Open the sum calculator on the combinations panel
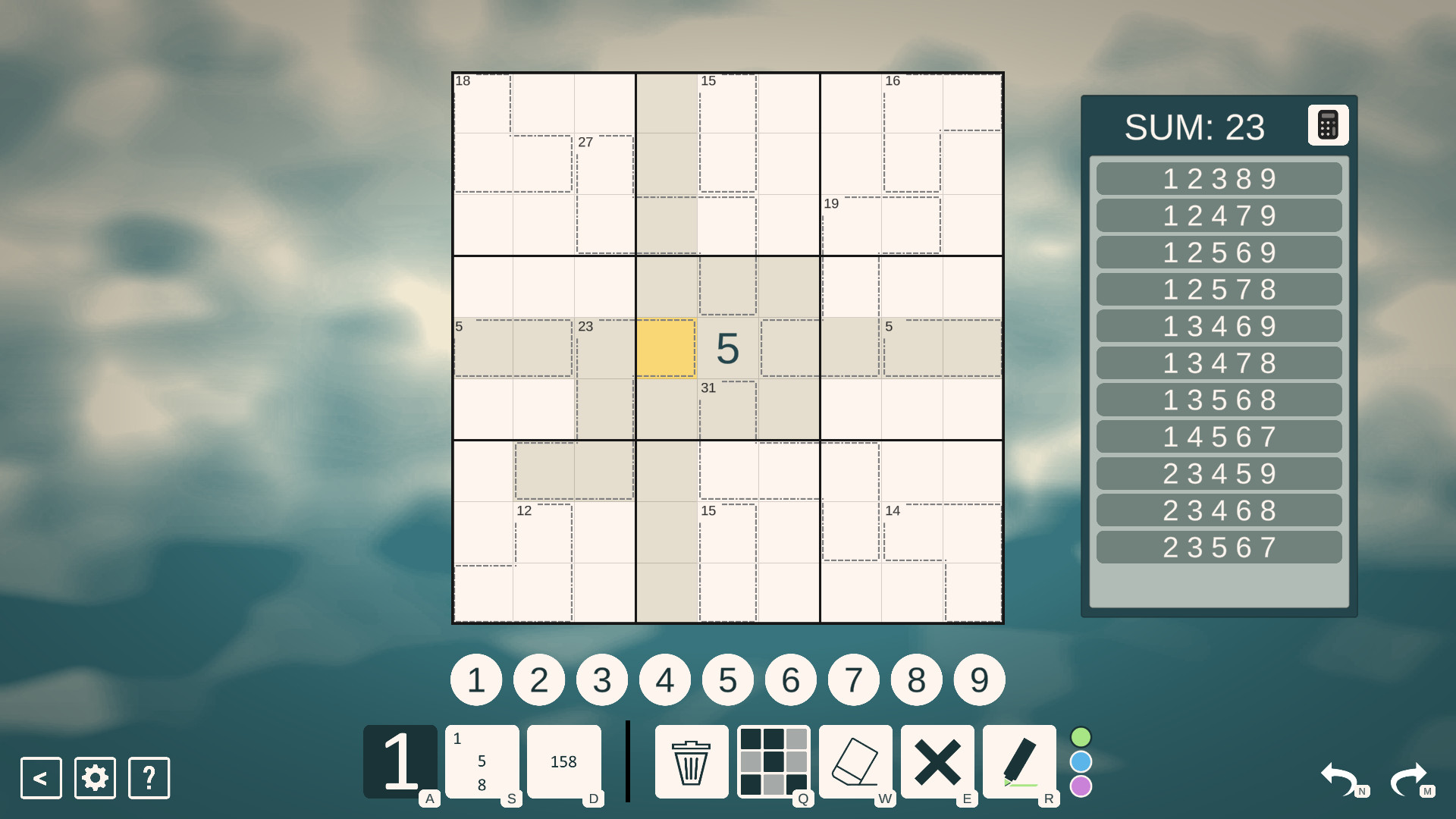The height and width of the screenshot is (819, 1456). tap(1328, 125)
